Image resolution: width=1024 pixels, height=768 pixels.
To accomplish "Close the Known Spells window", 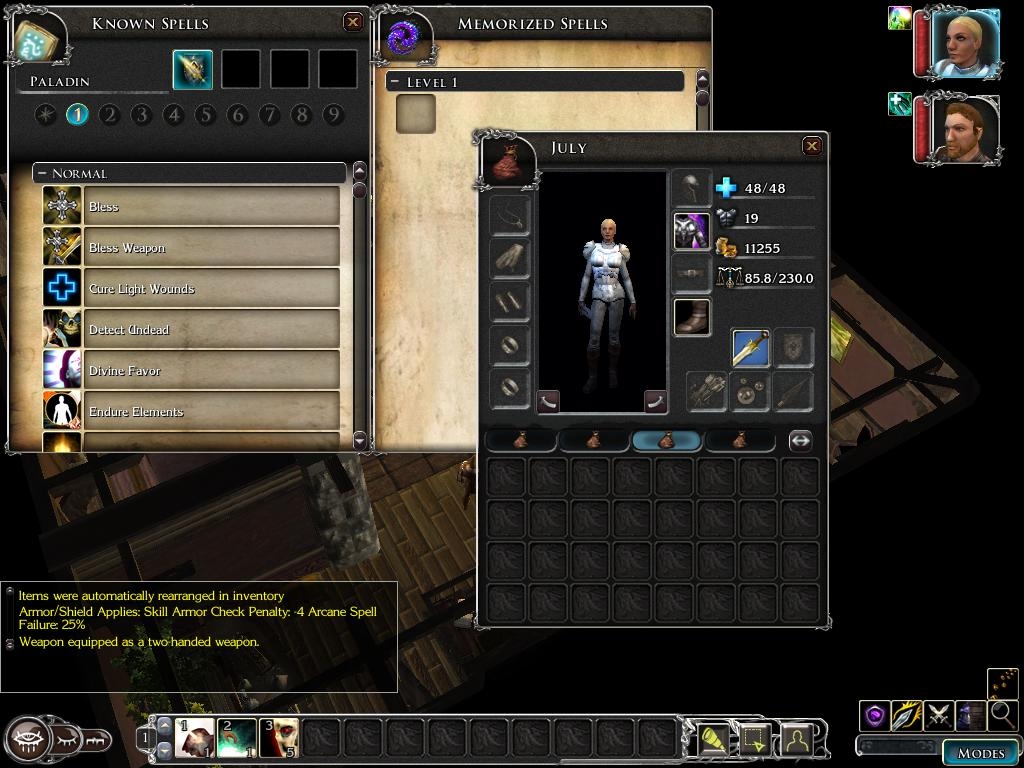I will [353, 22].
